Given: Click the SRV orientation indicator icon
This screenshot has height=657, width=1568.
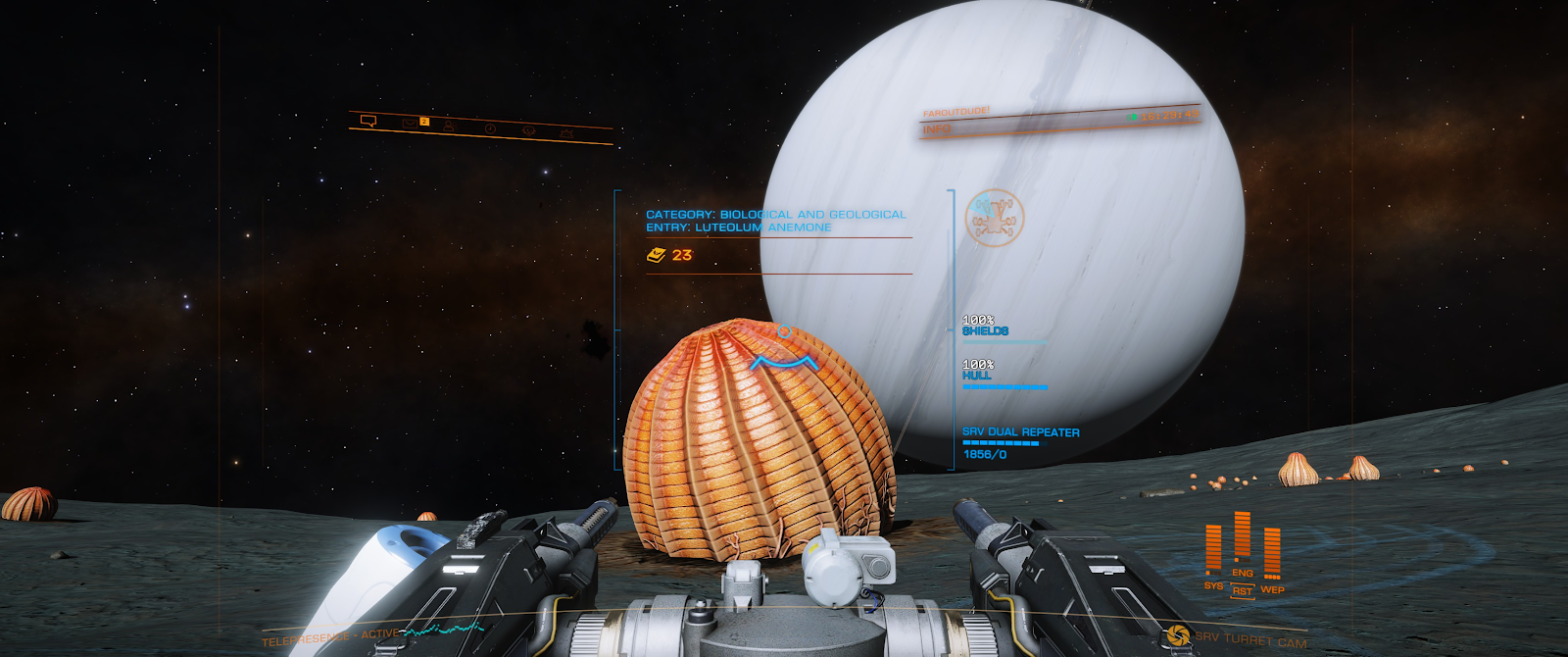Looking at the screenshot, I should [994, 217].
